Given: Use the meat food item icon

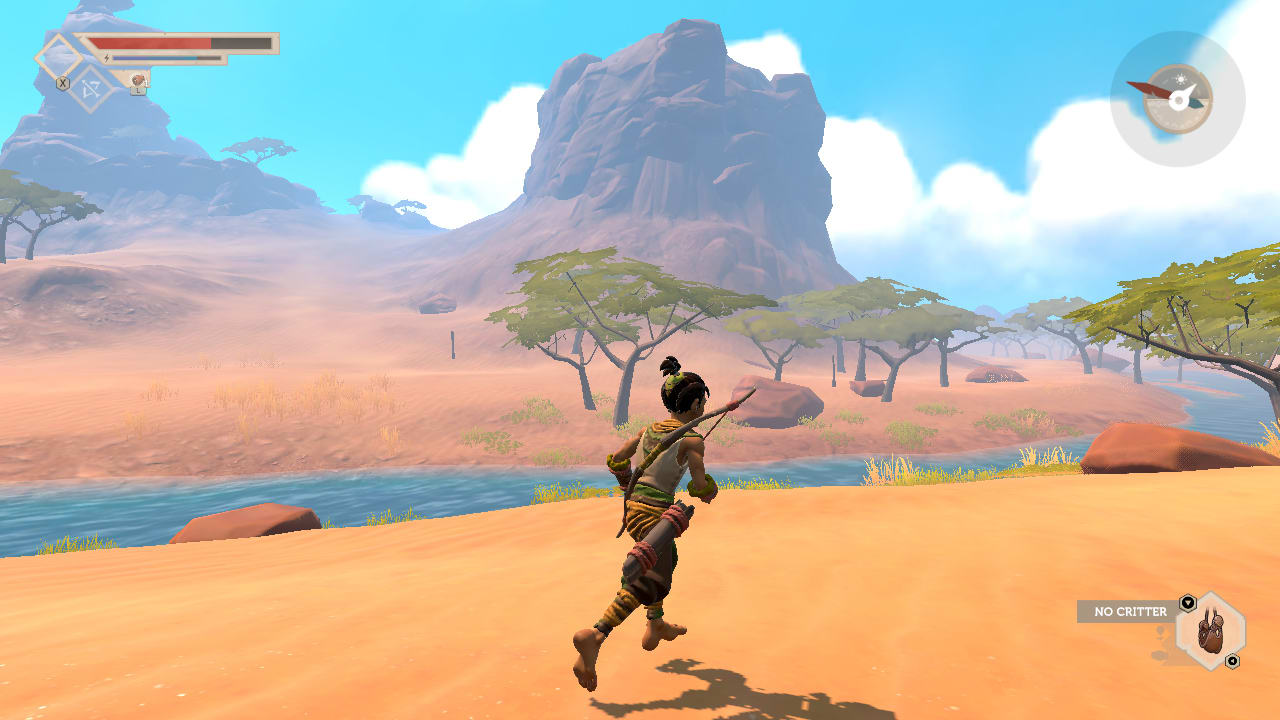Looking at the screenshot, I should (137, 80).
